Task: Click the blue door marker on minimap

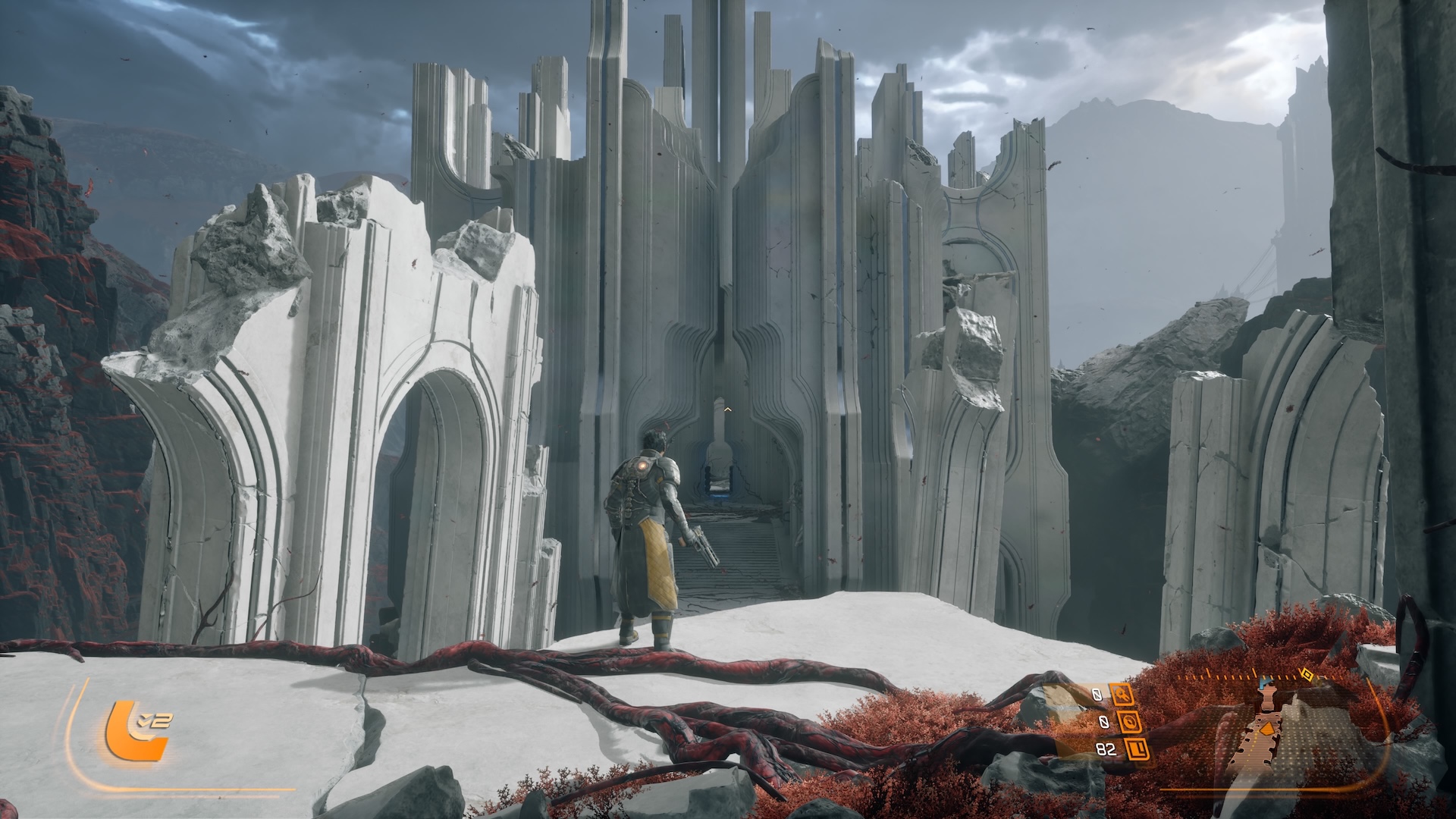Action: click(1264, 684)
